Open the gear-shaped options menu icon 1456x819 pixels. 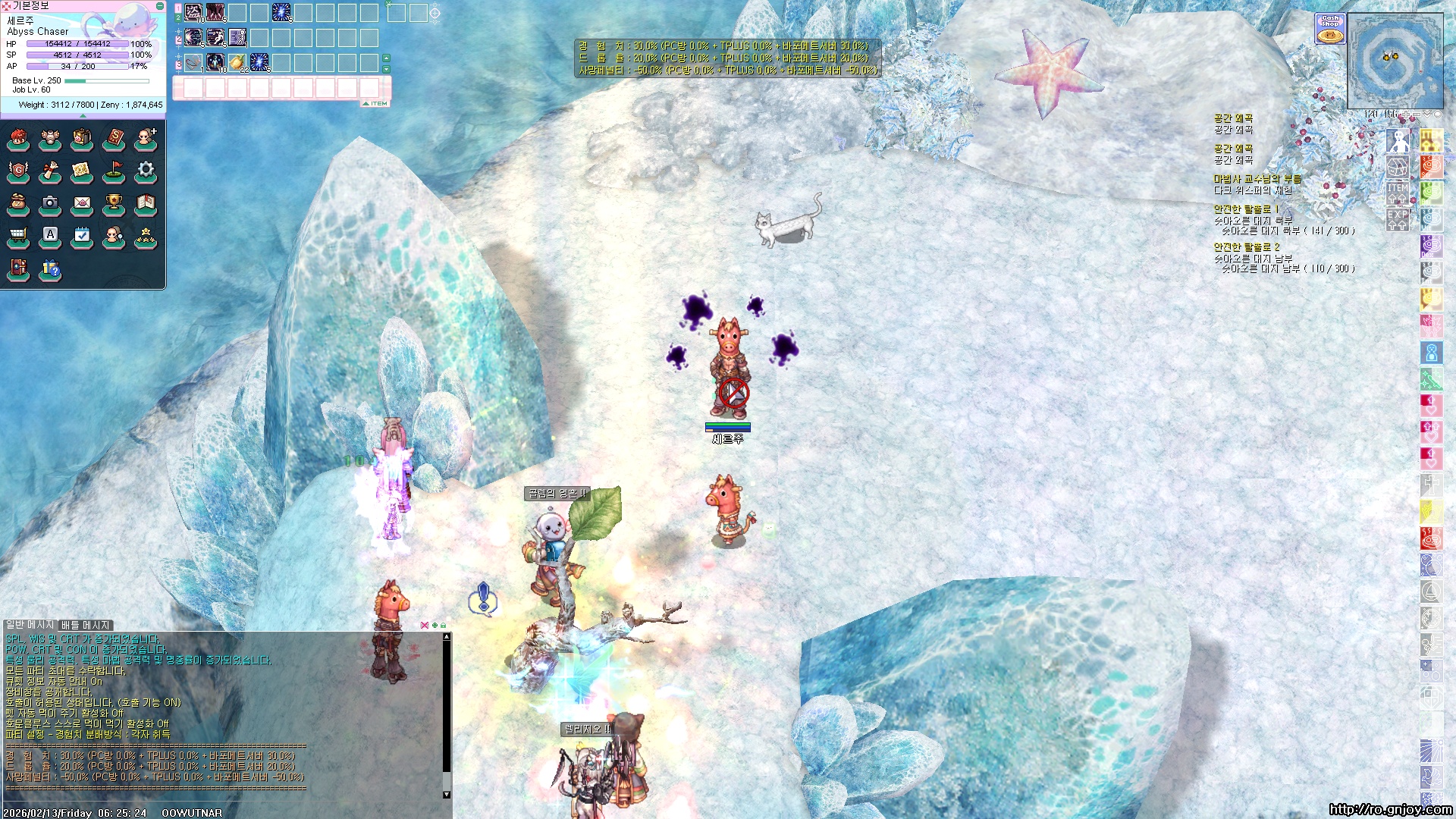[x=146, y=171]
